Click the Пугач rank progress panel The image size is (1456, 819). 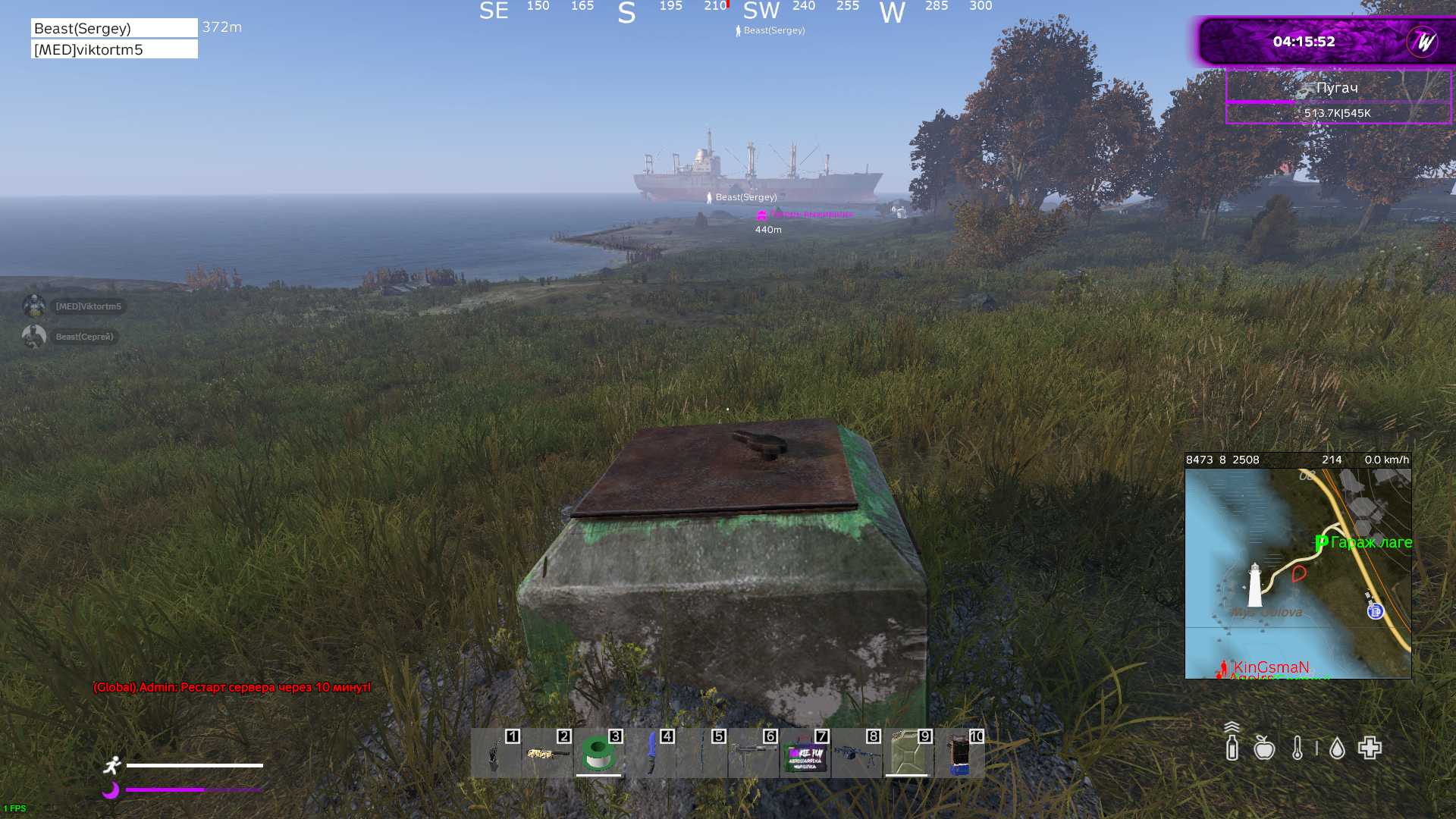pyautogui.click(x=1338, y=96)
